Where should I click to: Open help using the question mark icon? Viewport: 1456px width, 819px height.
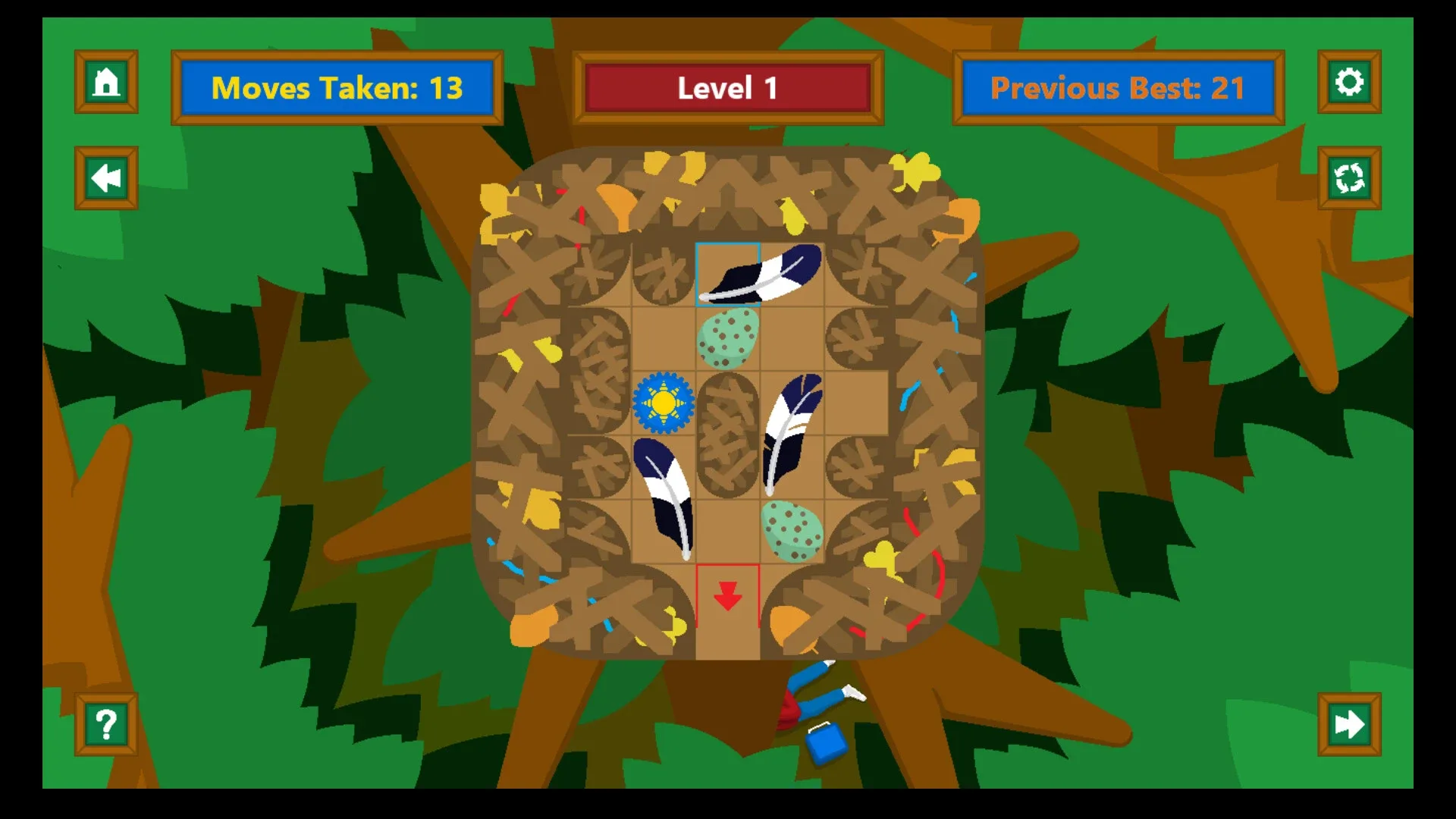105,724
